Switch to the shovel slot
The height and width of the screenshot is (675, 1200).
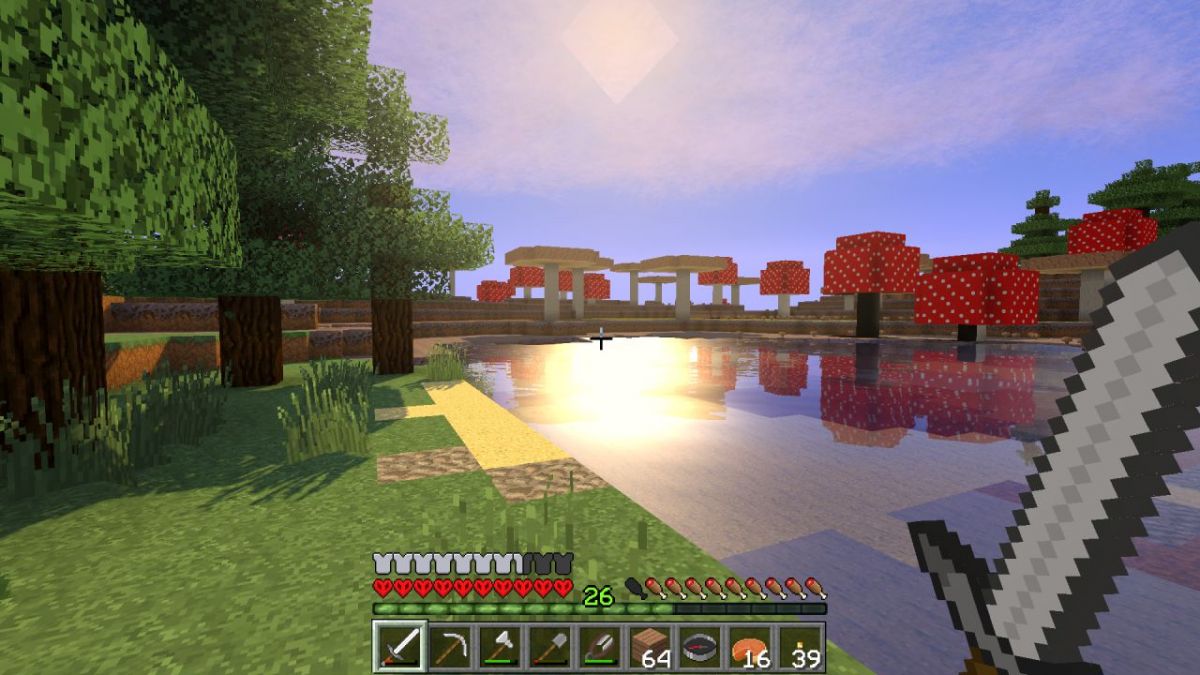[x=550, y=646]
